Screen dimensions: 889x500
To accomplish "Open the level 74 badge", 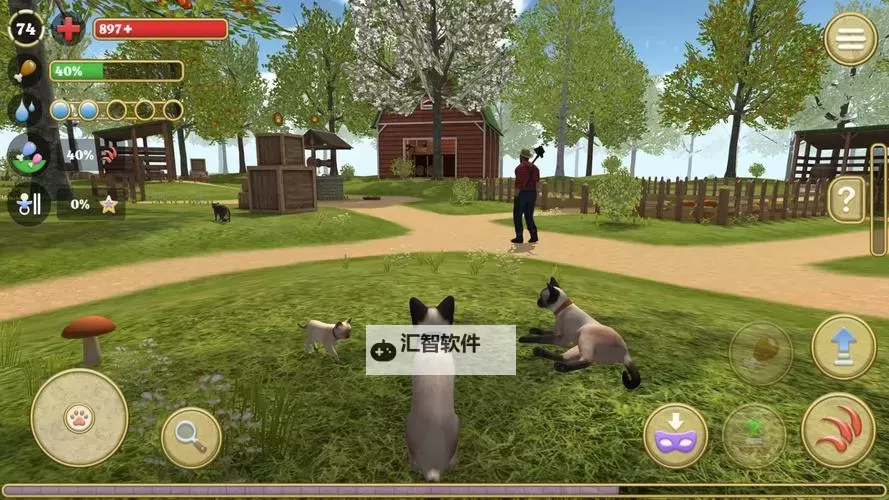I will tap(25, 27).
